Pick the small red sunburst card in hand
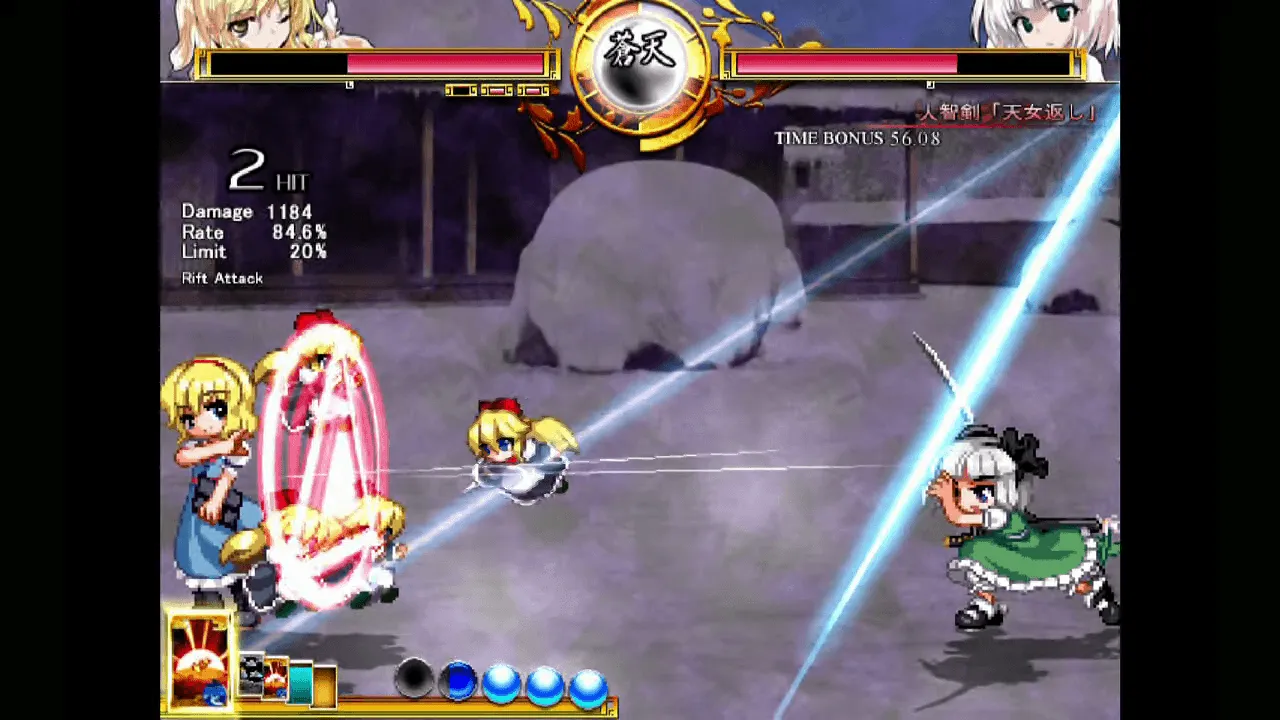This screenshot has width=1280, height=720. pos(275,679)
